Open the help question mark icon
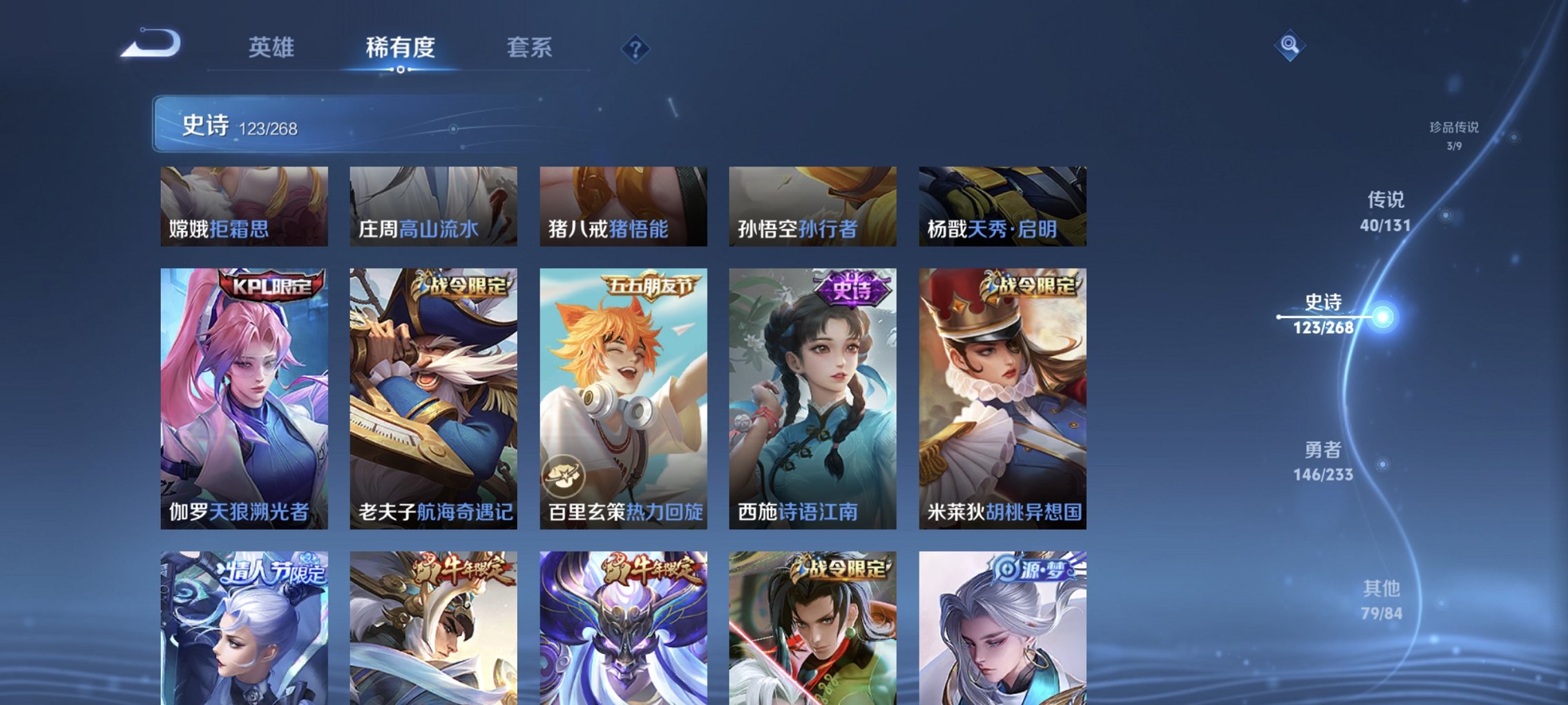The image size is (1568, 705). 637,50
